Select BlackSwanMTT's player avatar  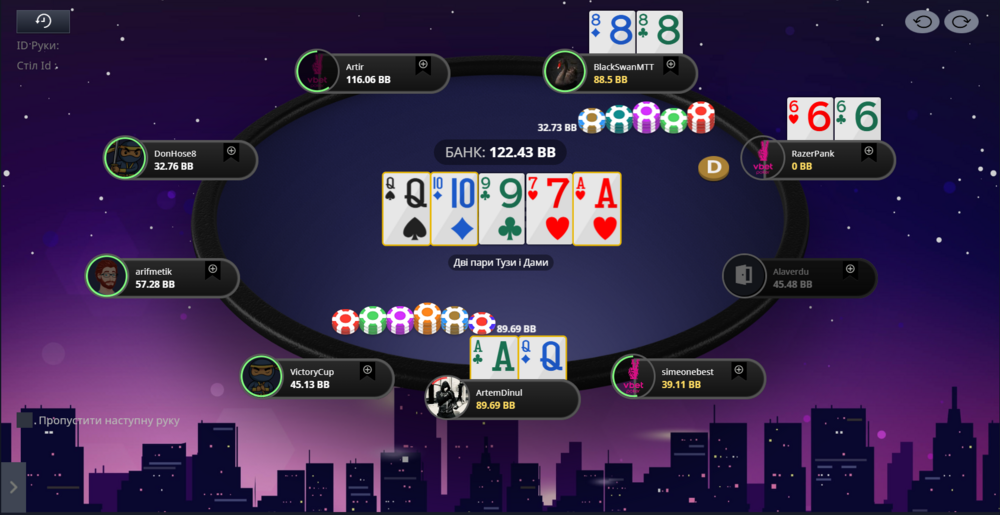tap(564, 72)
